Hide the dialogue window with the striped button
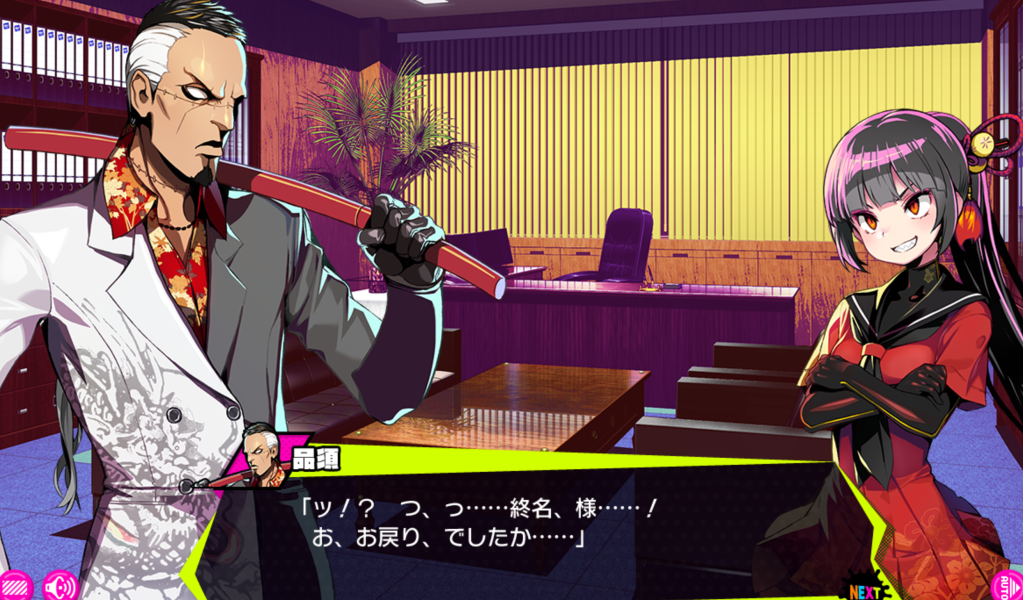Screen dimensions: 1023x600 (x=14, y=586)
